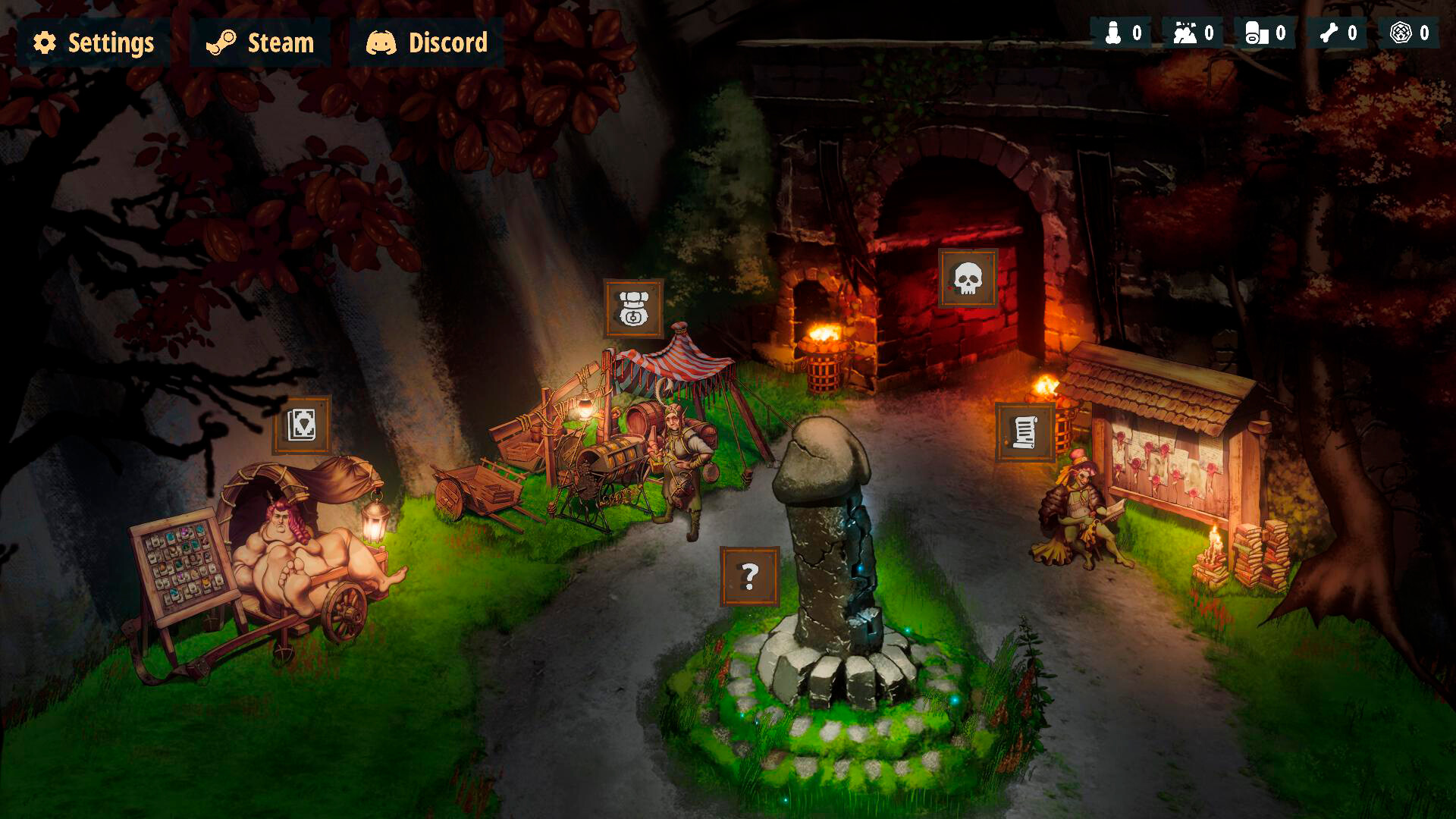Viewport: 1456px width, 819px height.
Task: Open the scroll icon beside the bulletin board
Action: point(1023,431)
